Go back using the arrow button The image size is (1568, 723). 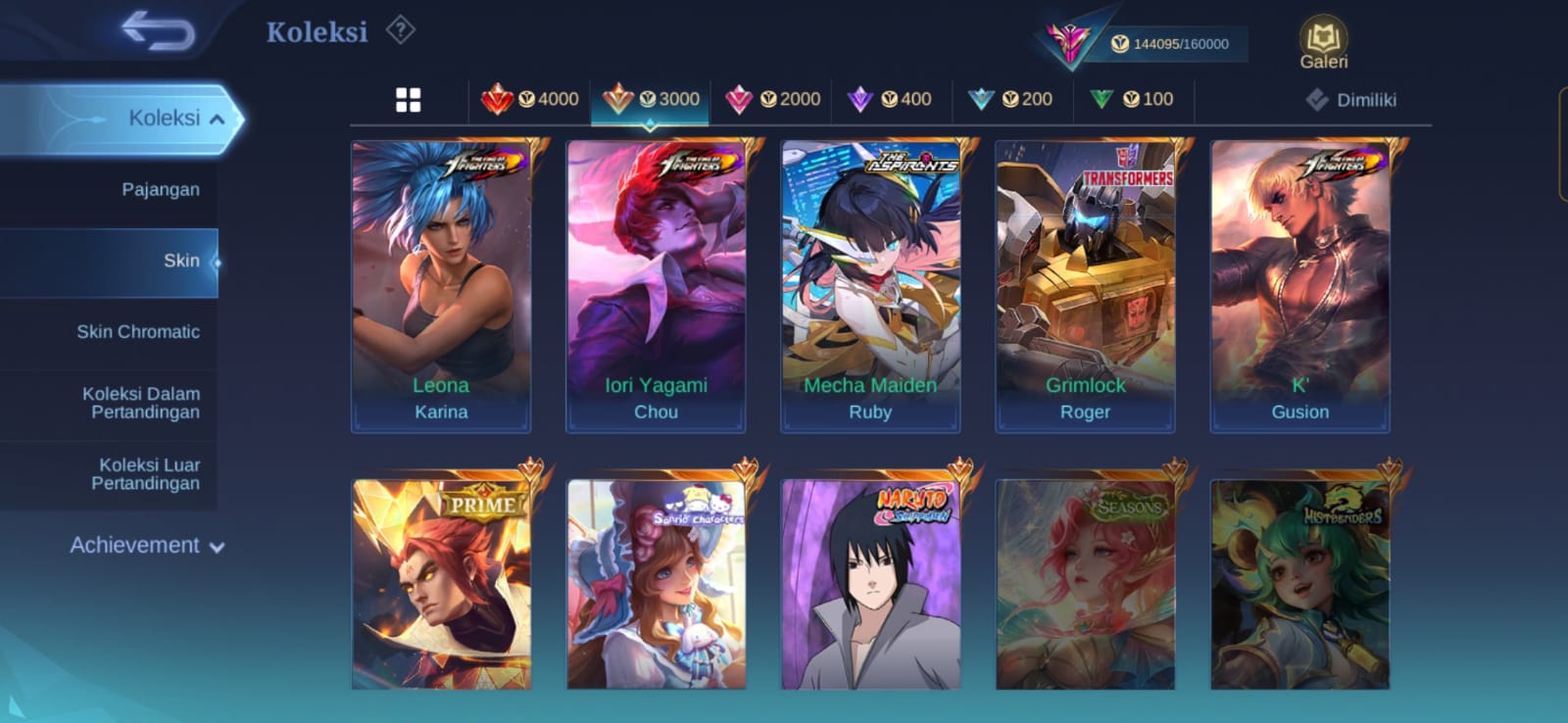[158, 31]
